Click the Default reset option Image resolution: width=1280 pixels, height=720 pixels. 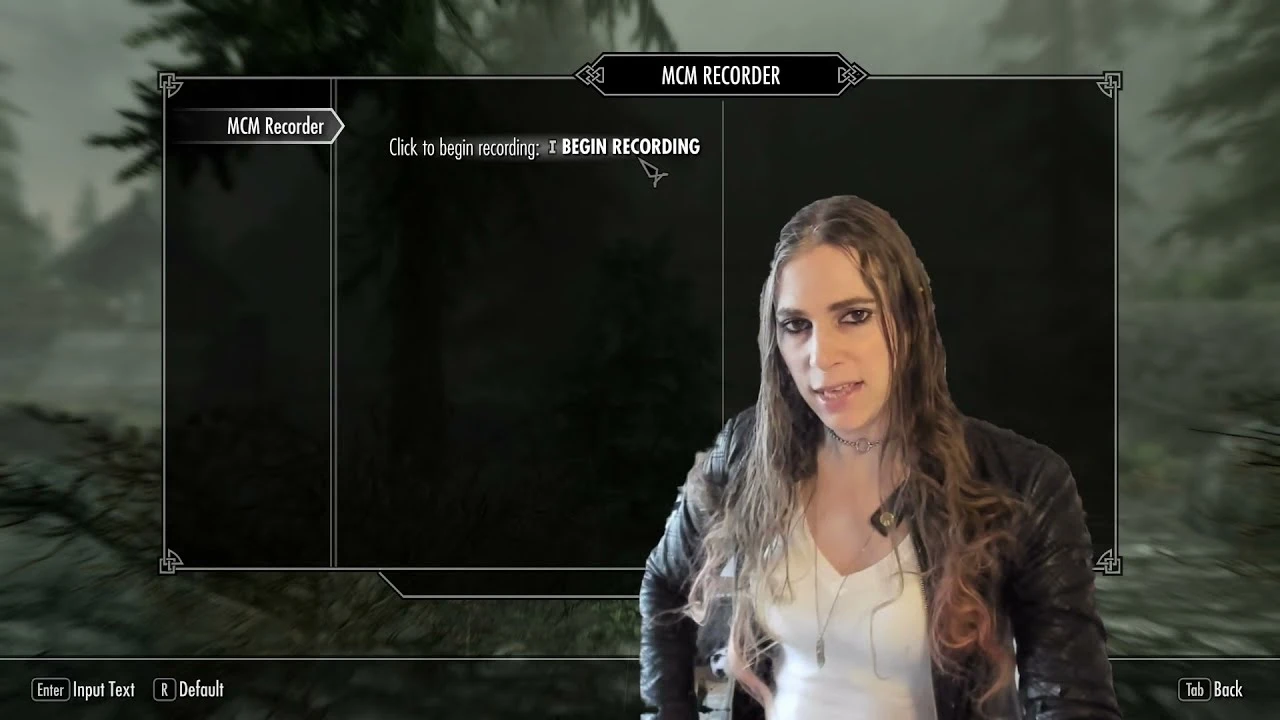(201, 689)
